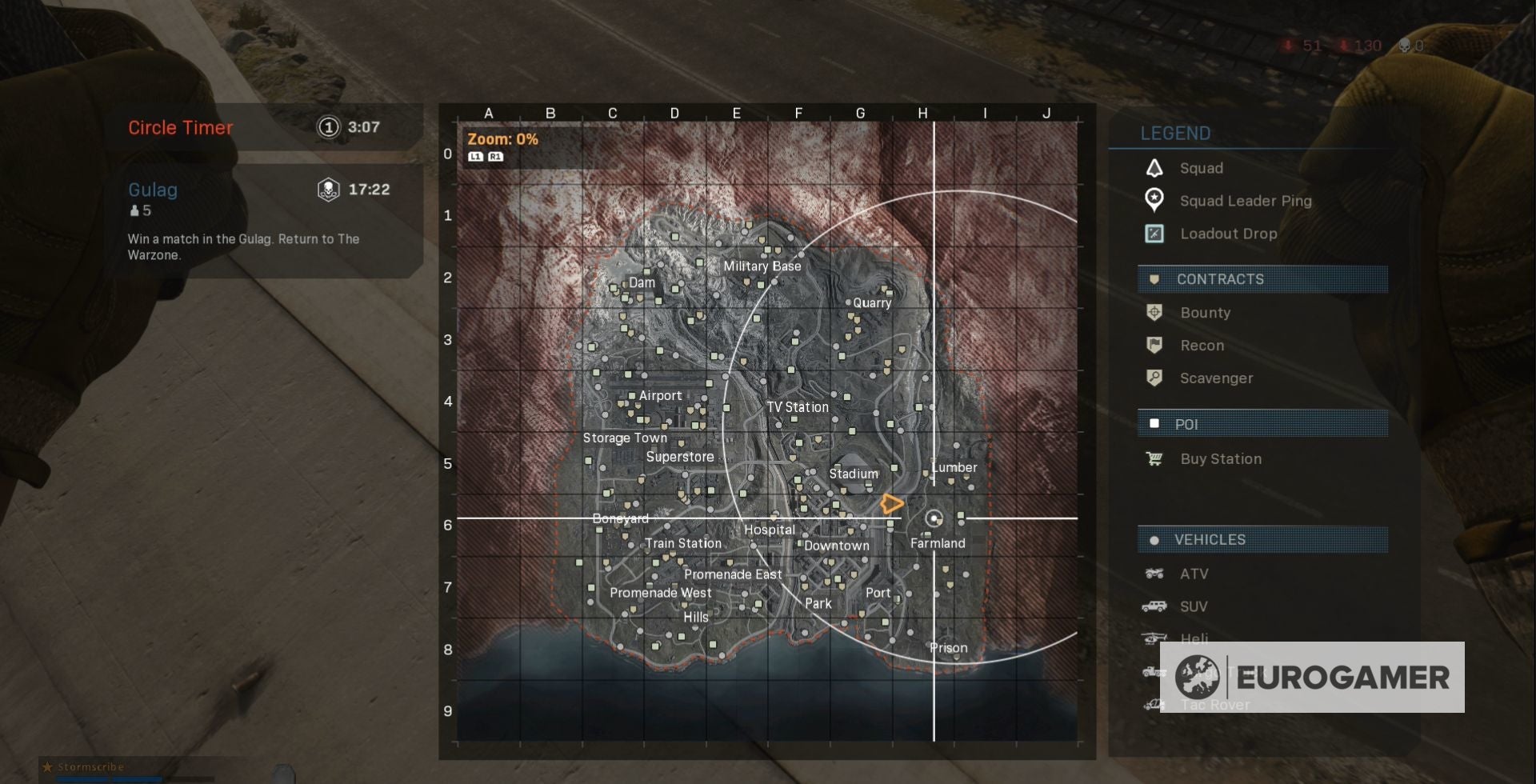Screen dimensions: 1536x784
Task: Click the Heli vehicle icon
Action: (x=1155, y=638)
